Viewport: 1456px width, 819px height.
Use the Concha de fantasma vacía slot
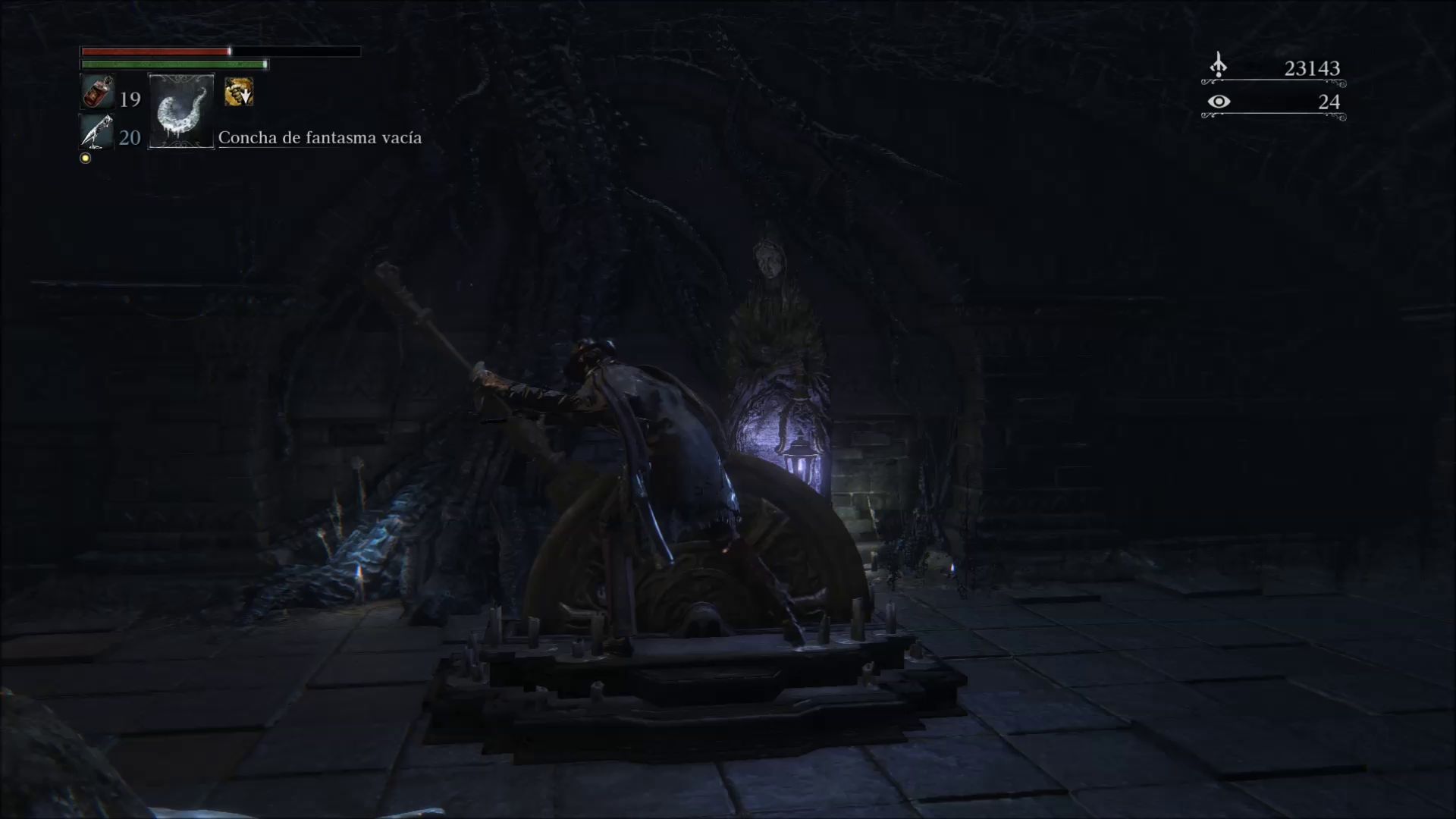[x=181, y=111]
